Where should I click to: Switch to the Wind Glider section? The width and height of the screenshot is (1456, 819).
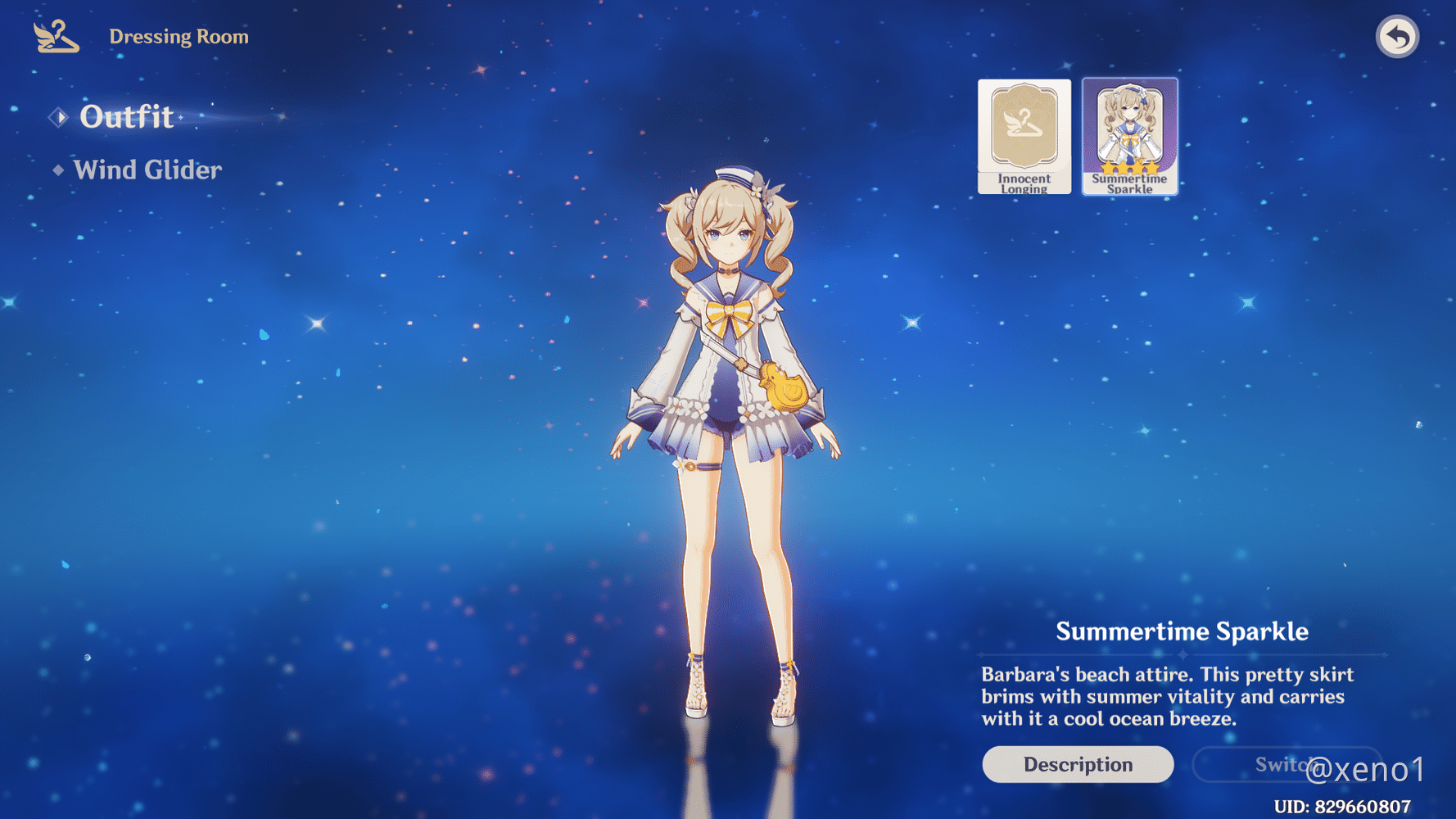click(147, 170)
